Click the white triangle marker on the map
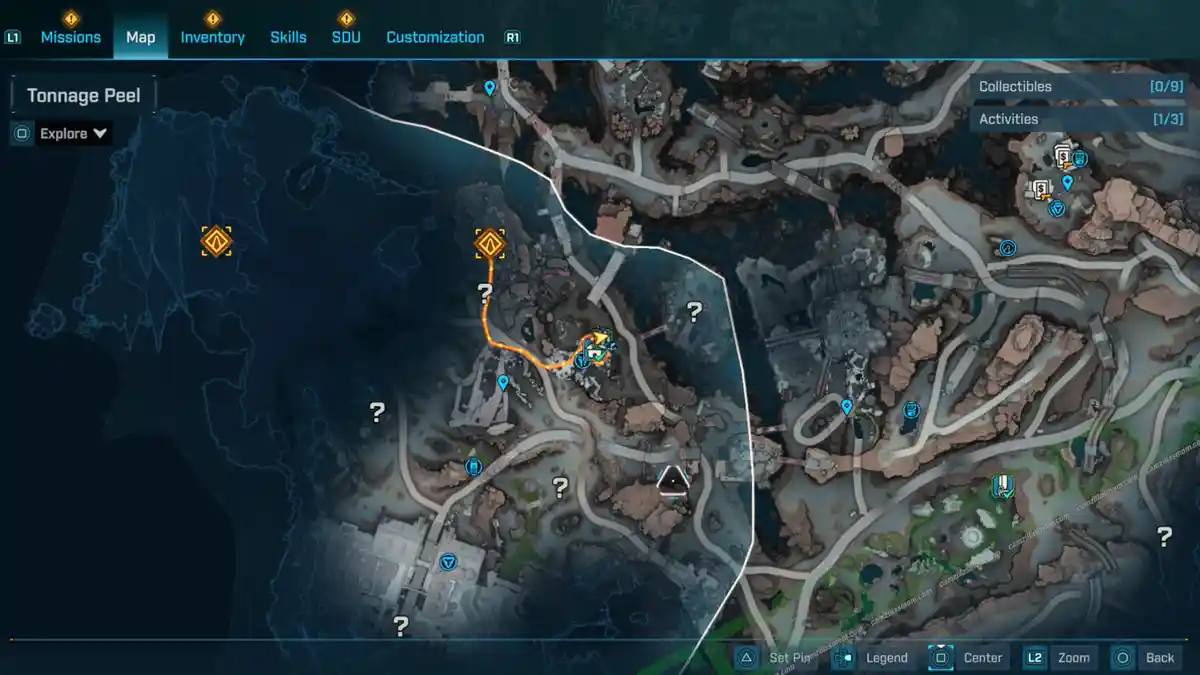1200x675 pixels. pos(673,481)
